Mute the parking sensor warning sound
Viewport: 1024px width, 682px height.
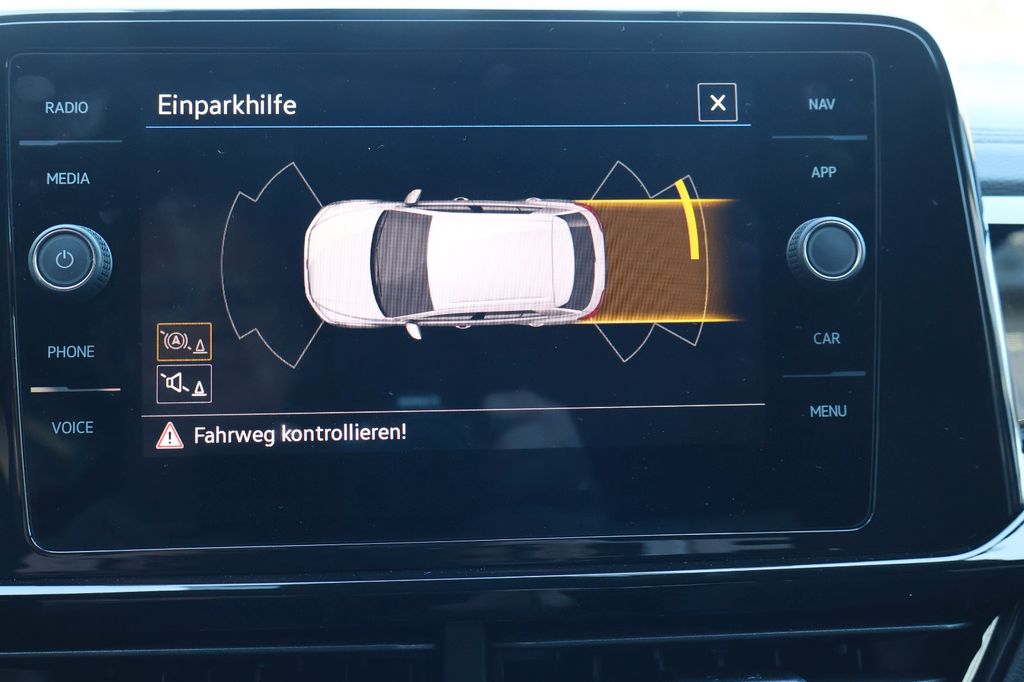pyautogui.click(x=184, y=384)
